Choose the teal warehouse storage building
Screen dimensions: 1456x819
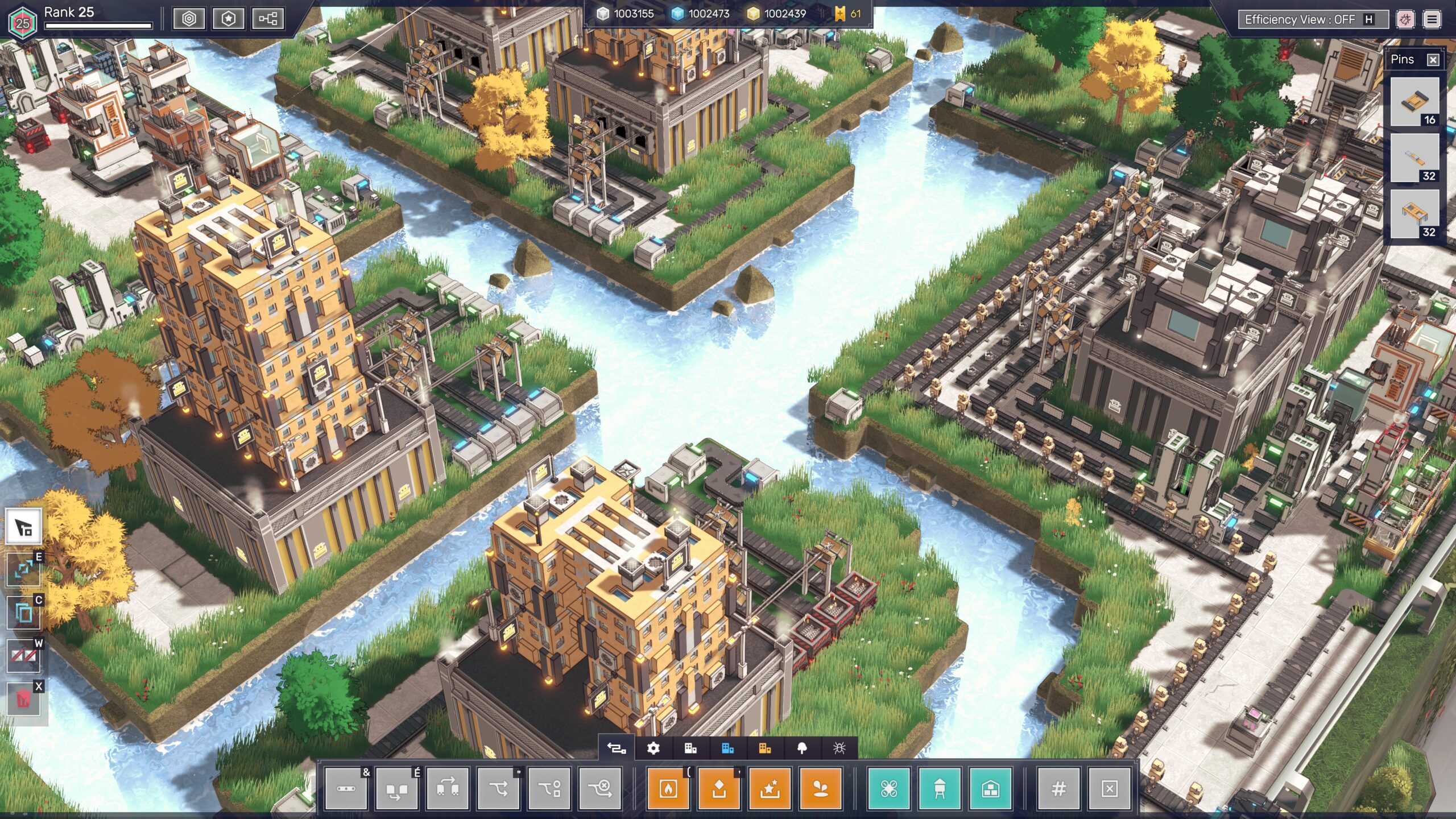point(991,788)
